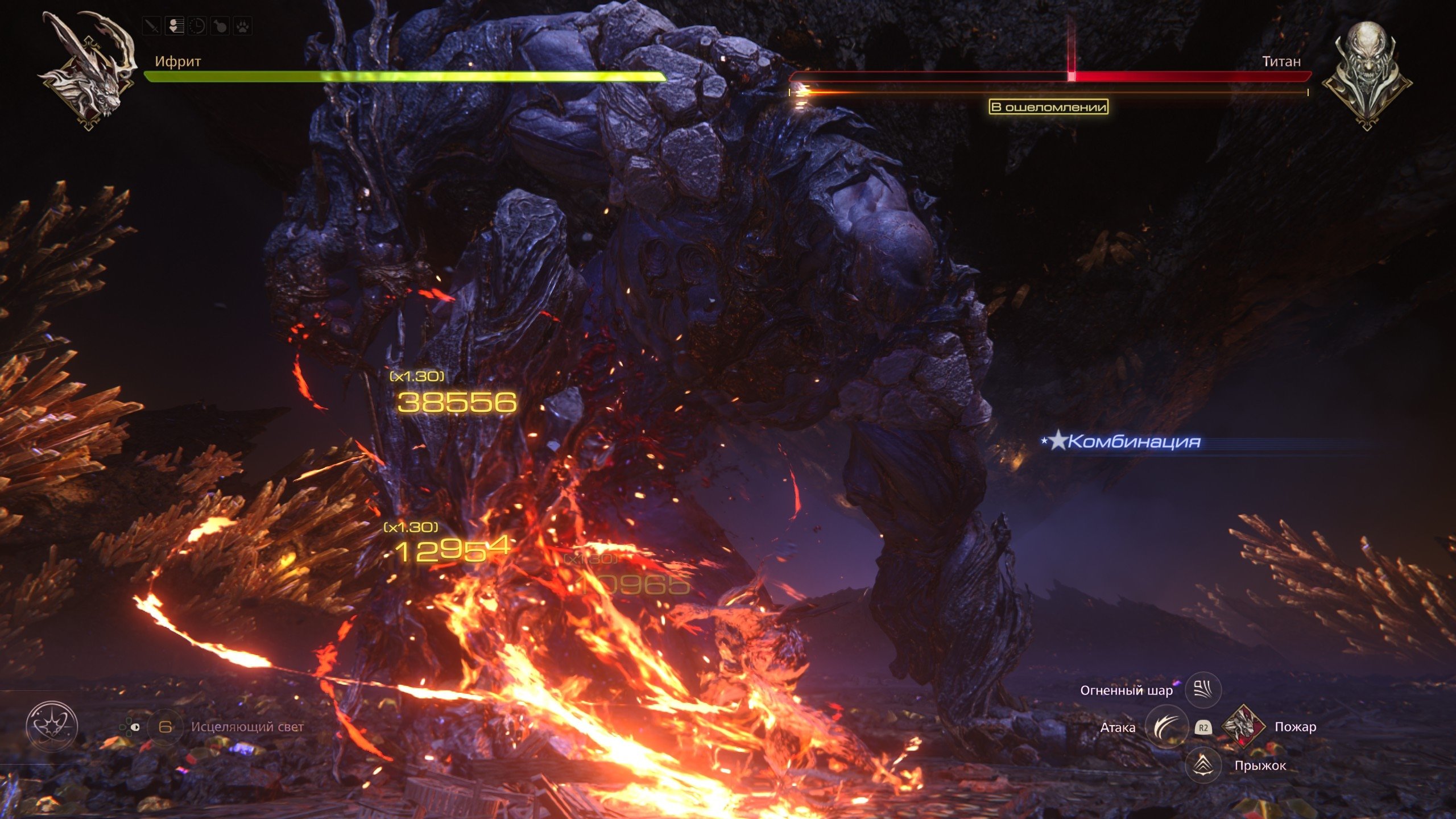Activate the Огненный шар ability icon

coord(1203,690)
